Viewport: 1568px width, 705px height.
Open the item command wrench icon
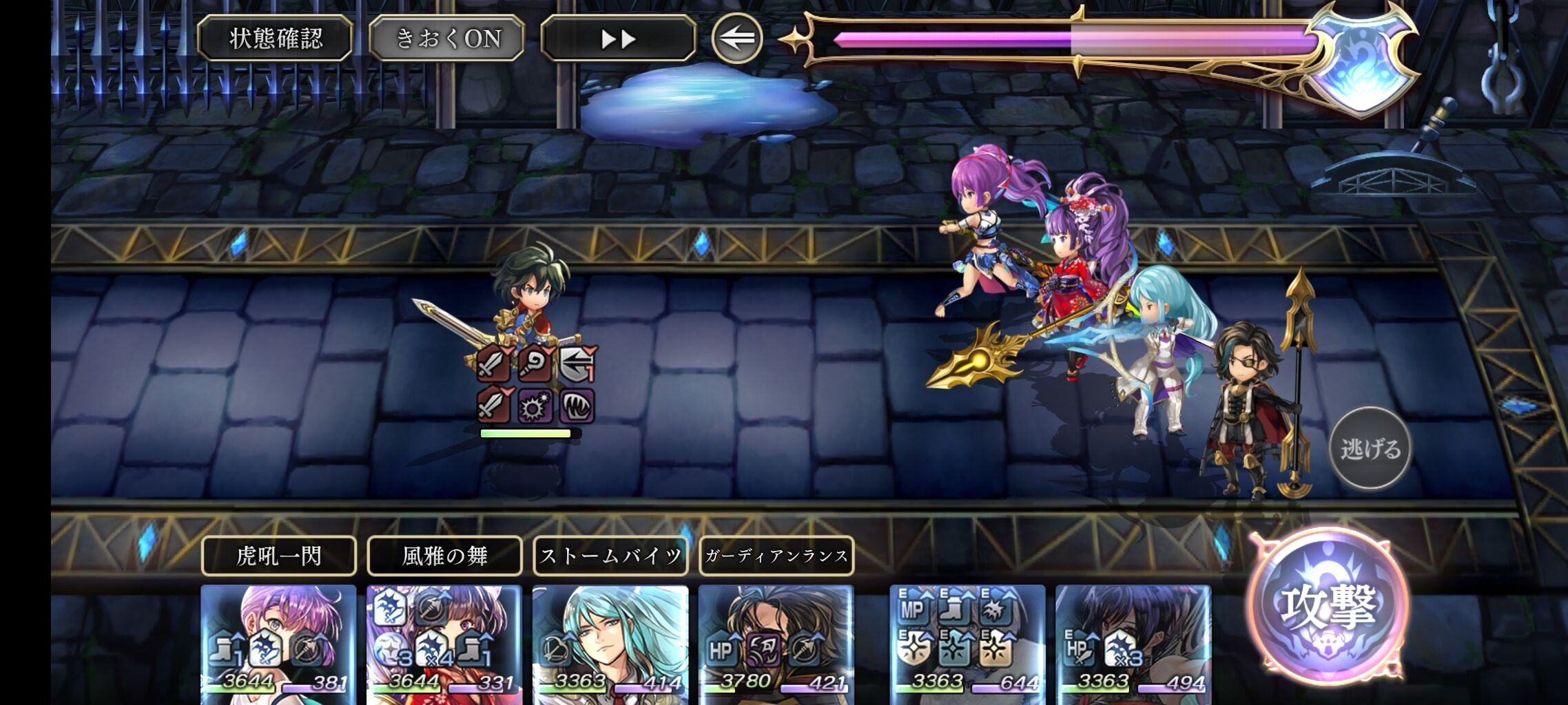coord(534,364)
